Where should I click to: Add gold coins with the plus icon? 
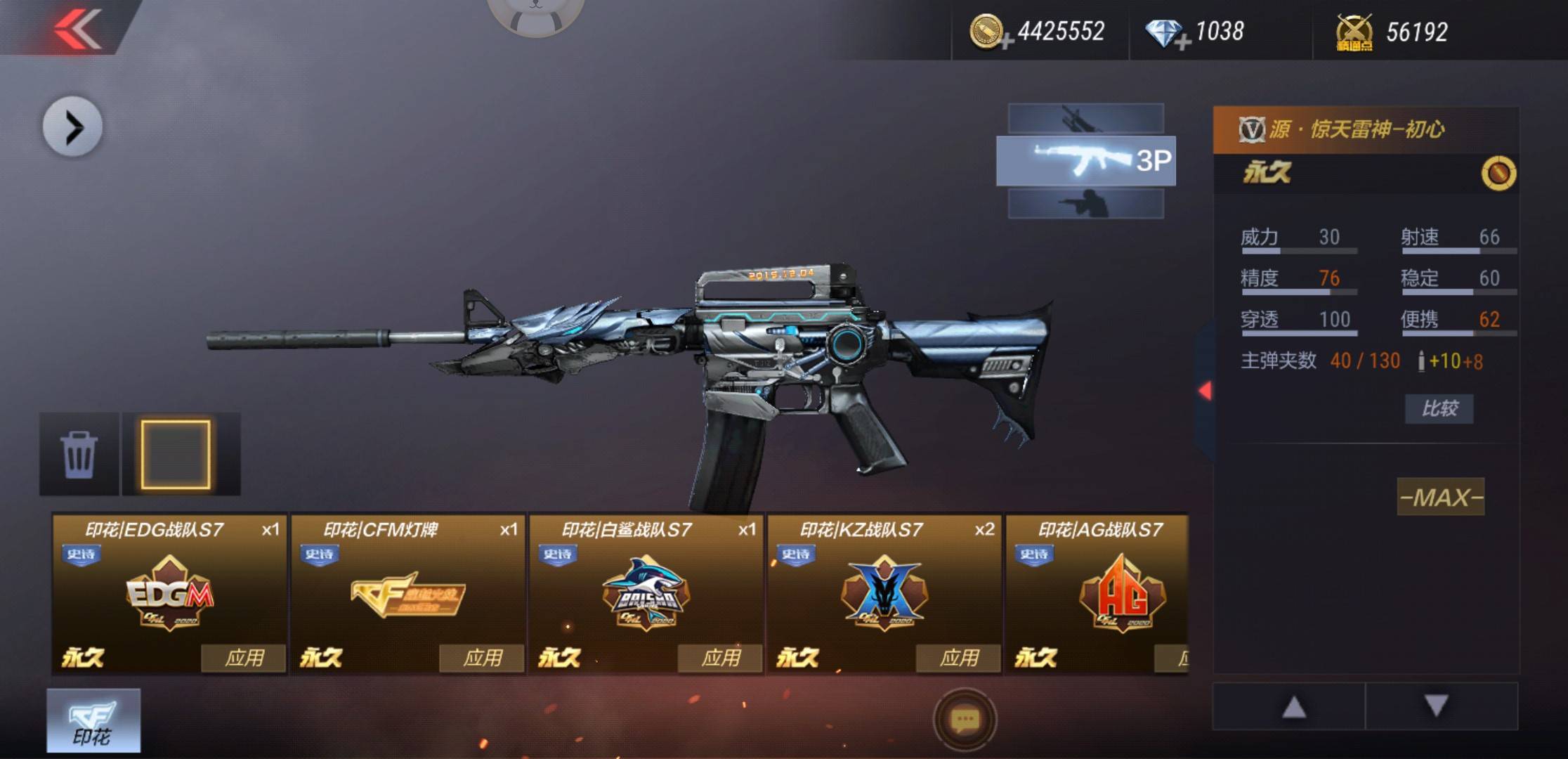point(1006,42)
